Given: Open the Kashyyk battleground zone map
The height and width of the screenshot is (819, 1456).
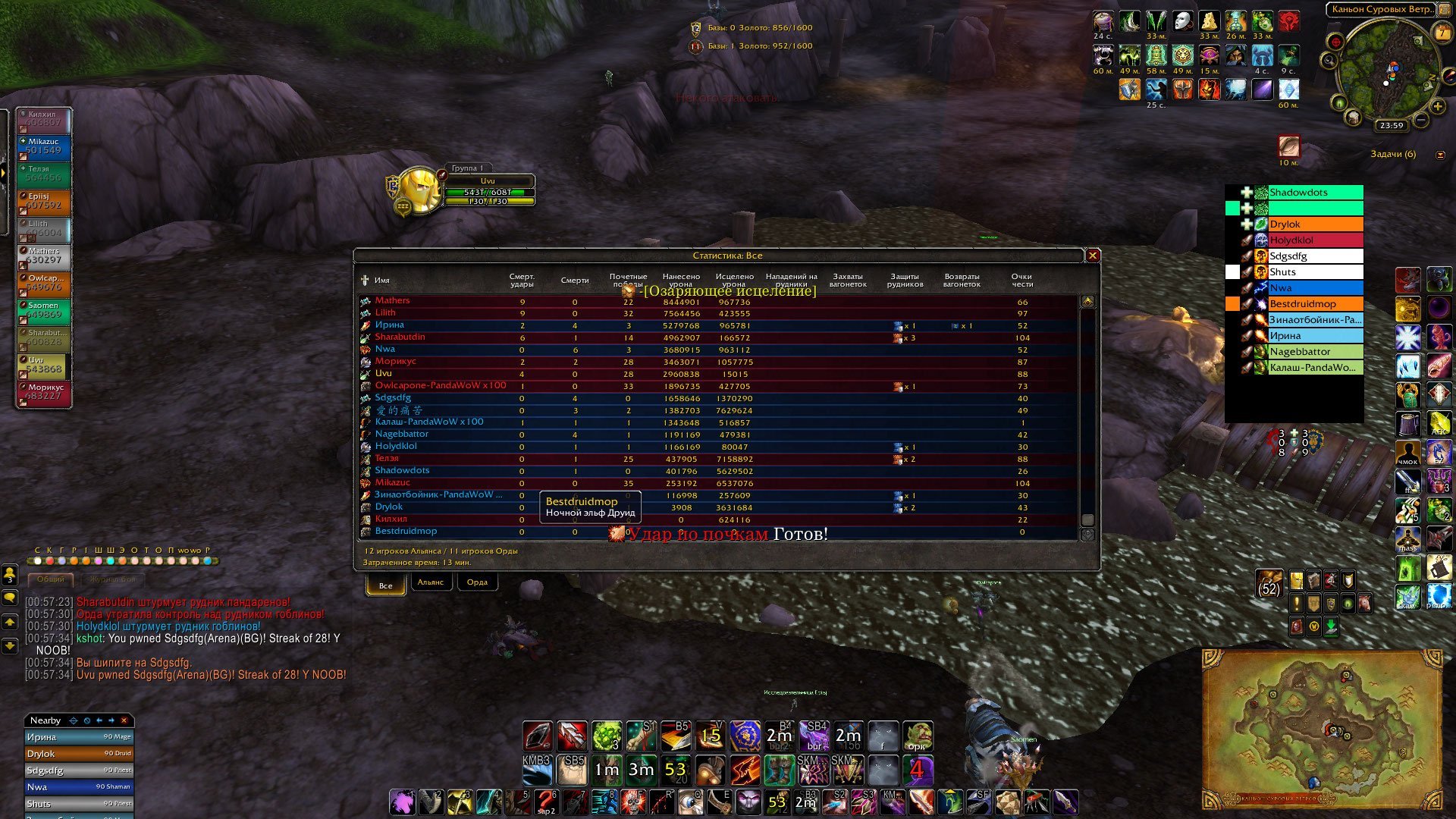Looking at the screenshot, I should pos(1322,728).
